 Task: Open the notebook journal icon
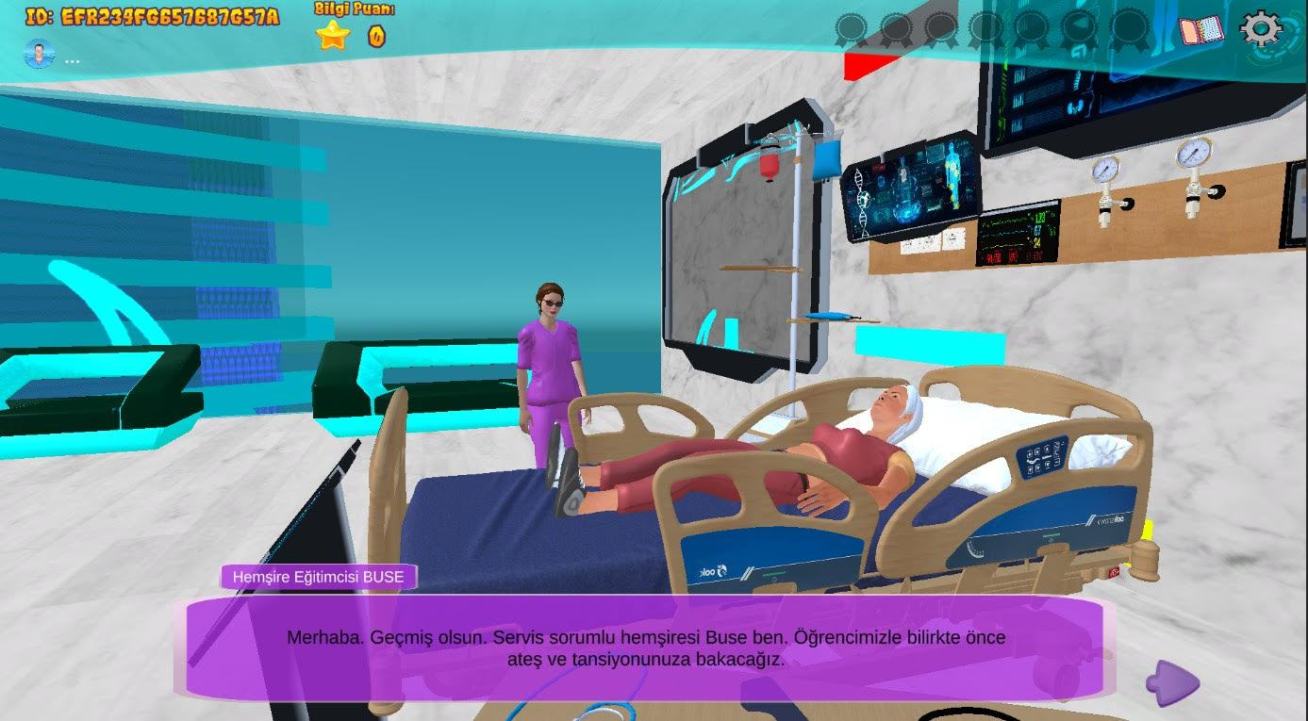point(1201,30)
